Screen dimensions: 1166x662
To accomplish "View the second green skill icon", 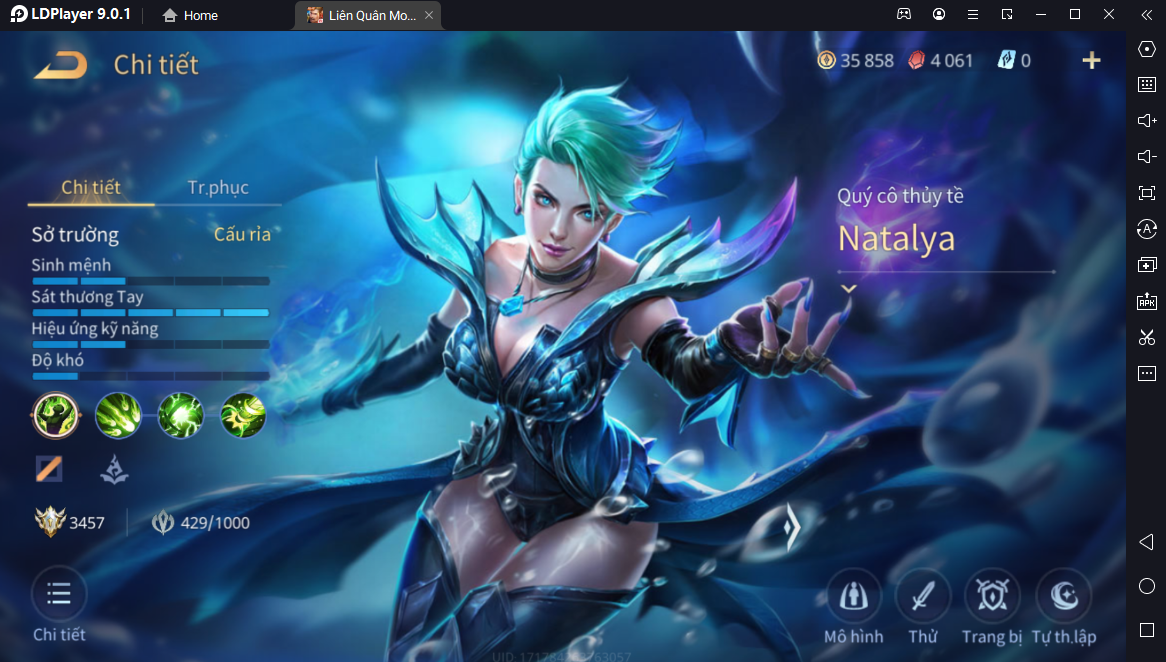I will [118, 415].
